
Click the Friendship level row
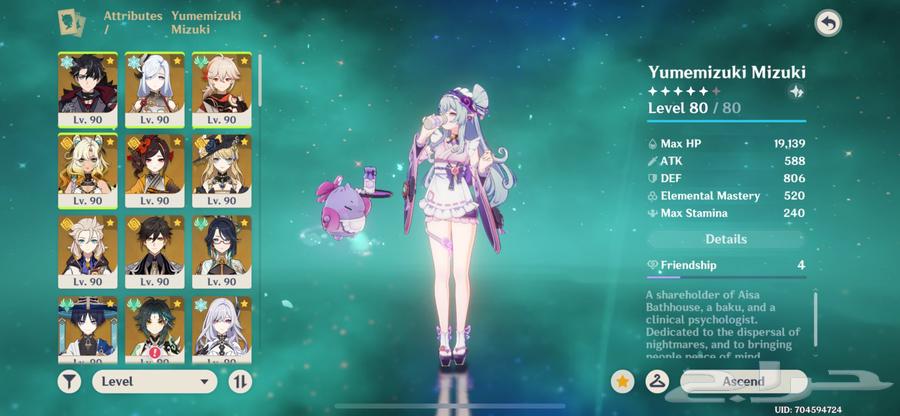[x=726, y=265]
